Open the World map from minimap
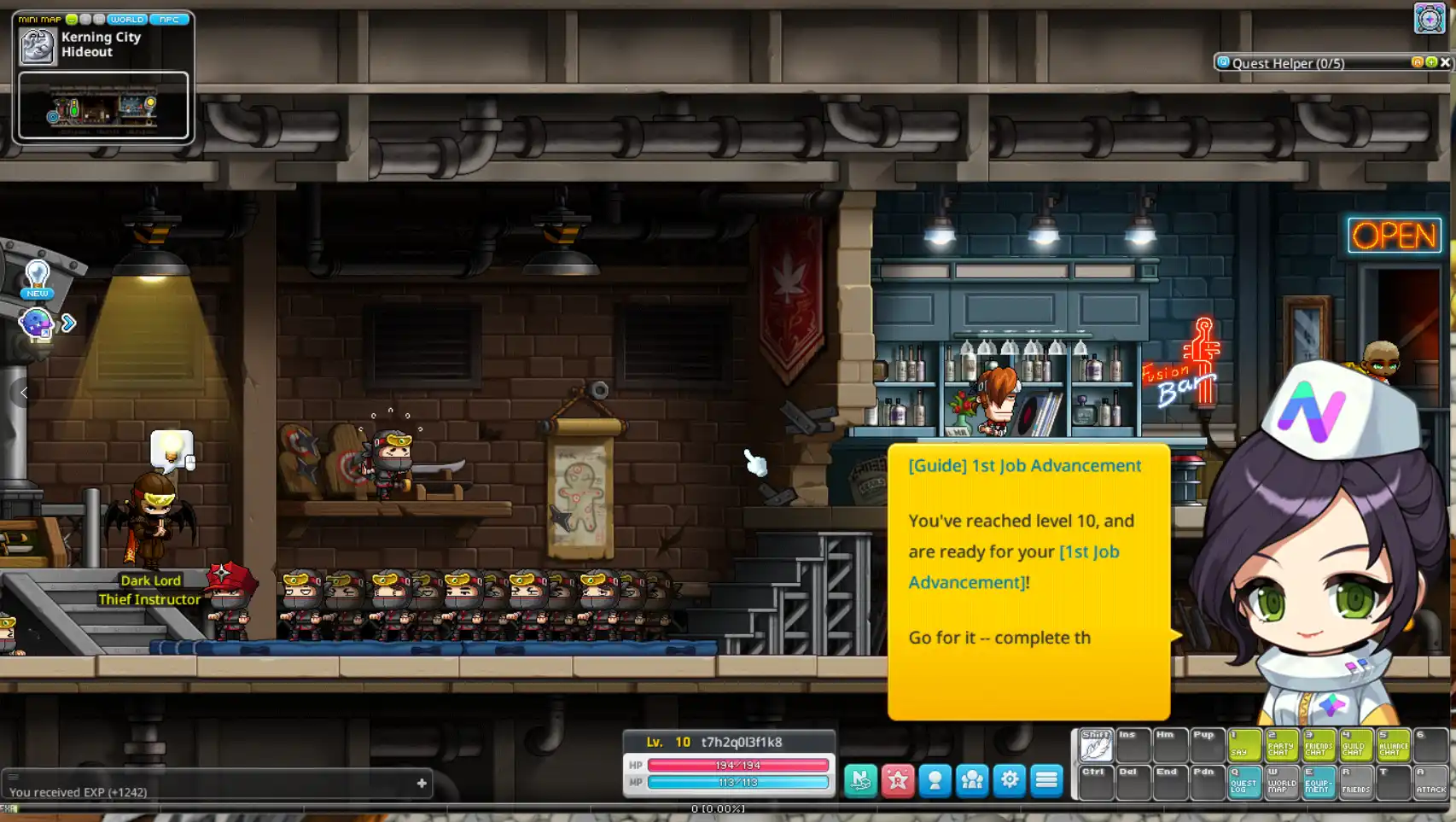Viewport: 1456px width, 822px height. click(126, 19)
